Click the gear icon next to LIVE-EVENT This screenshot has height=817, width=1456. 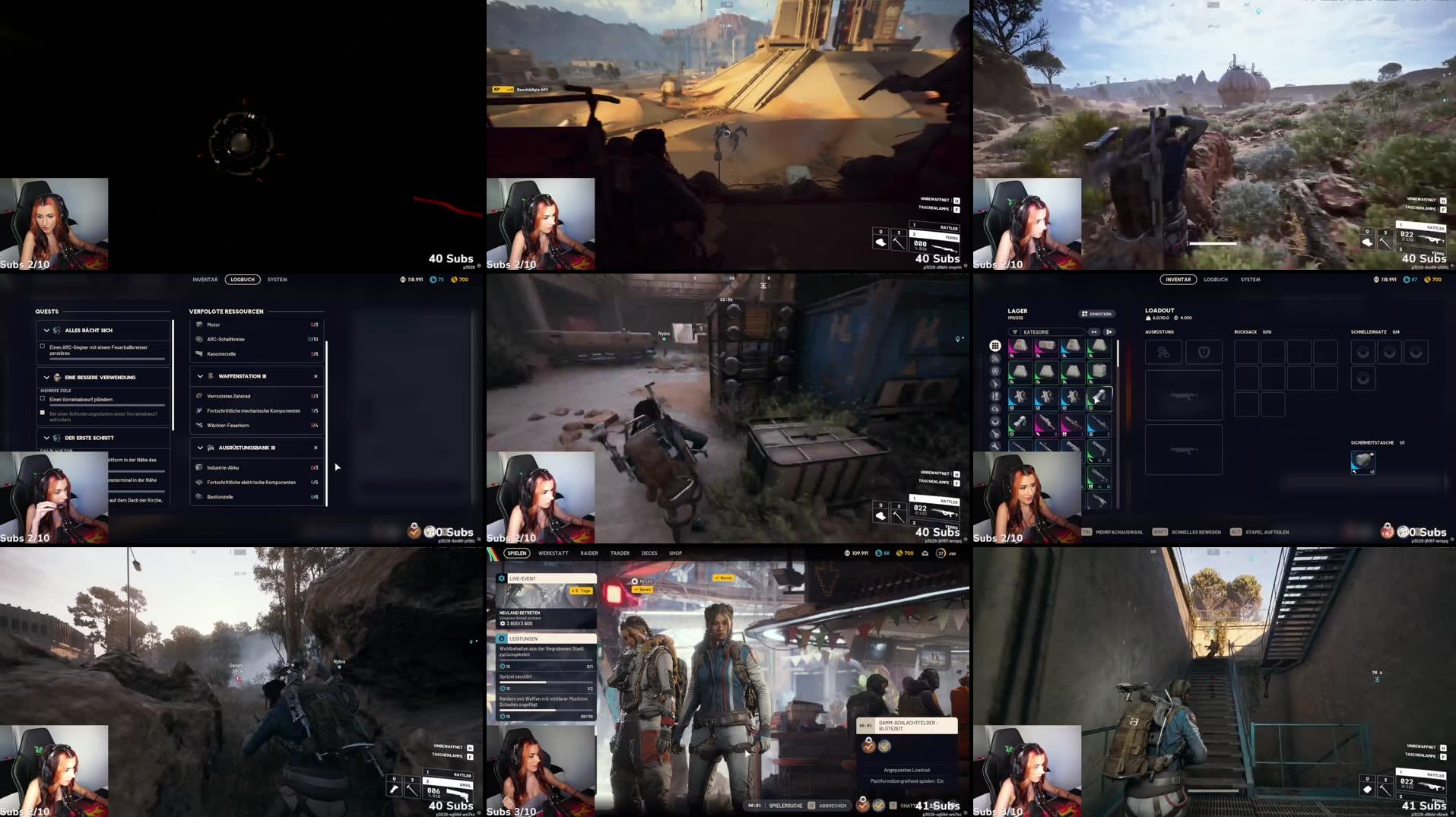pos(502,578)
